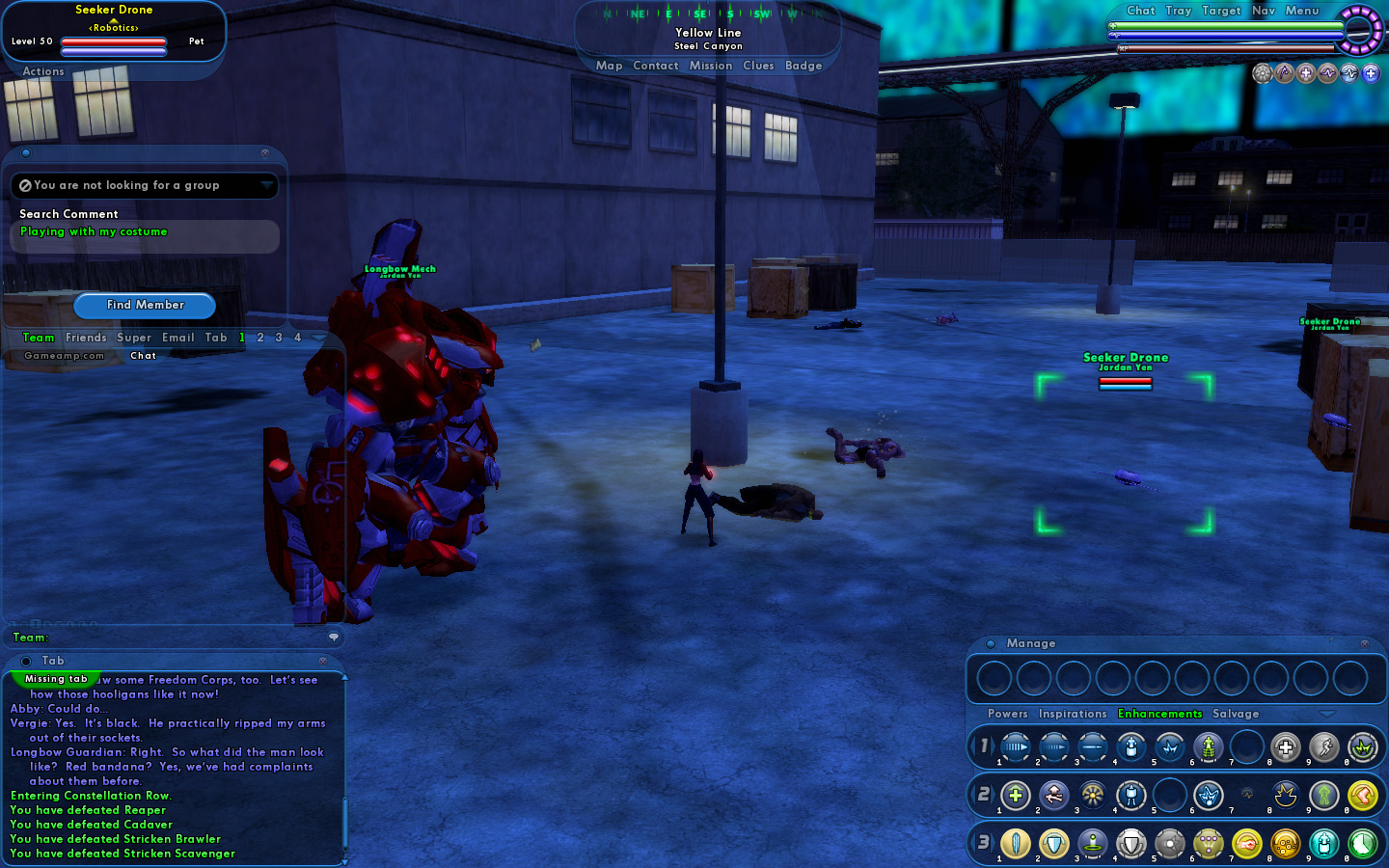Toggle the Target window

click(x=1221, y=11)
